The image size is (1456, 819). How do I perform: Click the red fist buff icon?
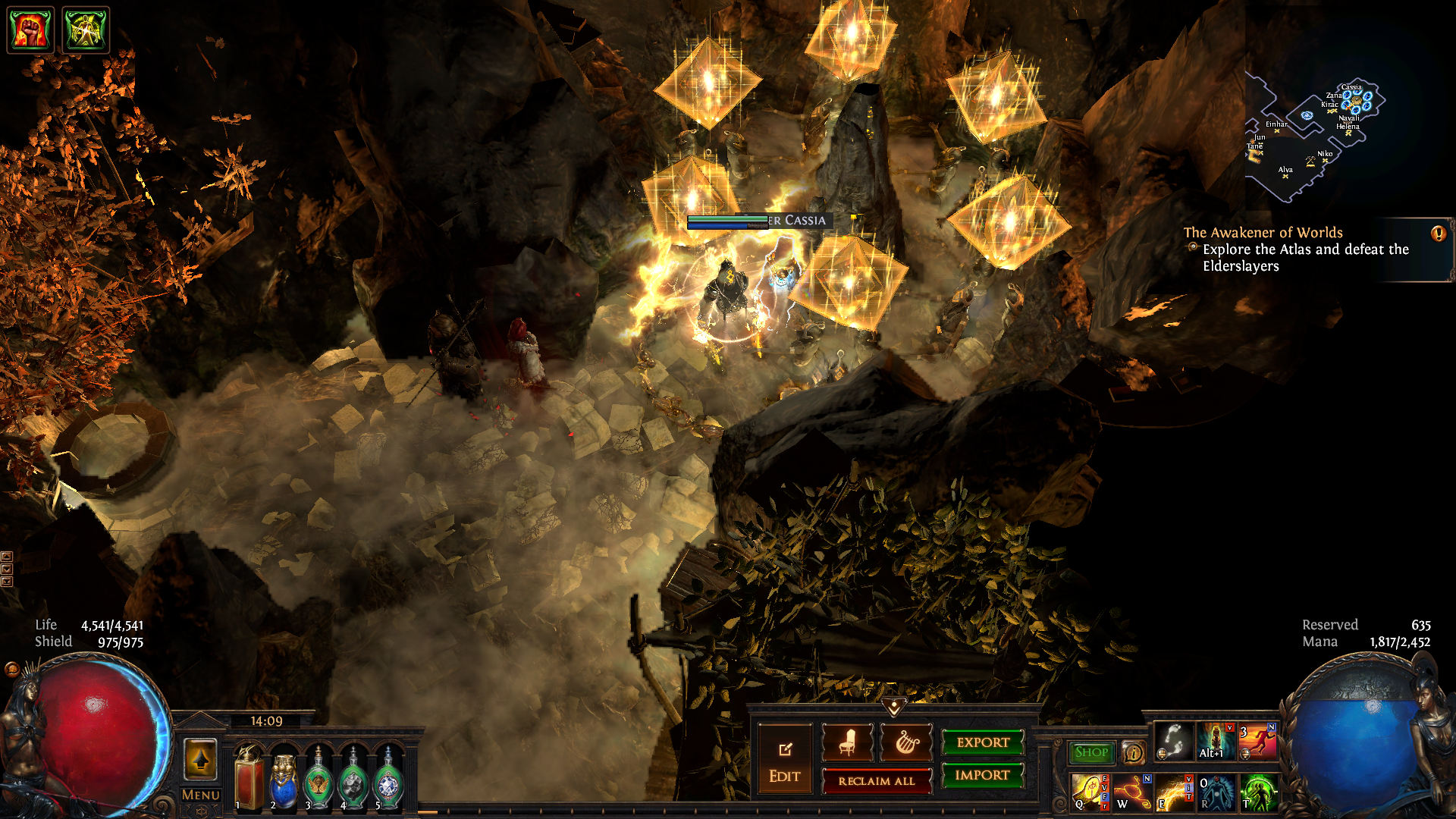click(x=30, y=30)
